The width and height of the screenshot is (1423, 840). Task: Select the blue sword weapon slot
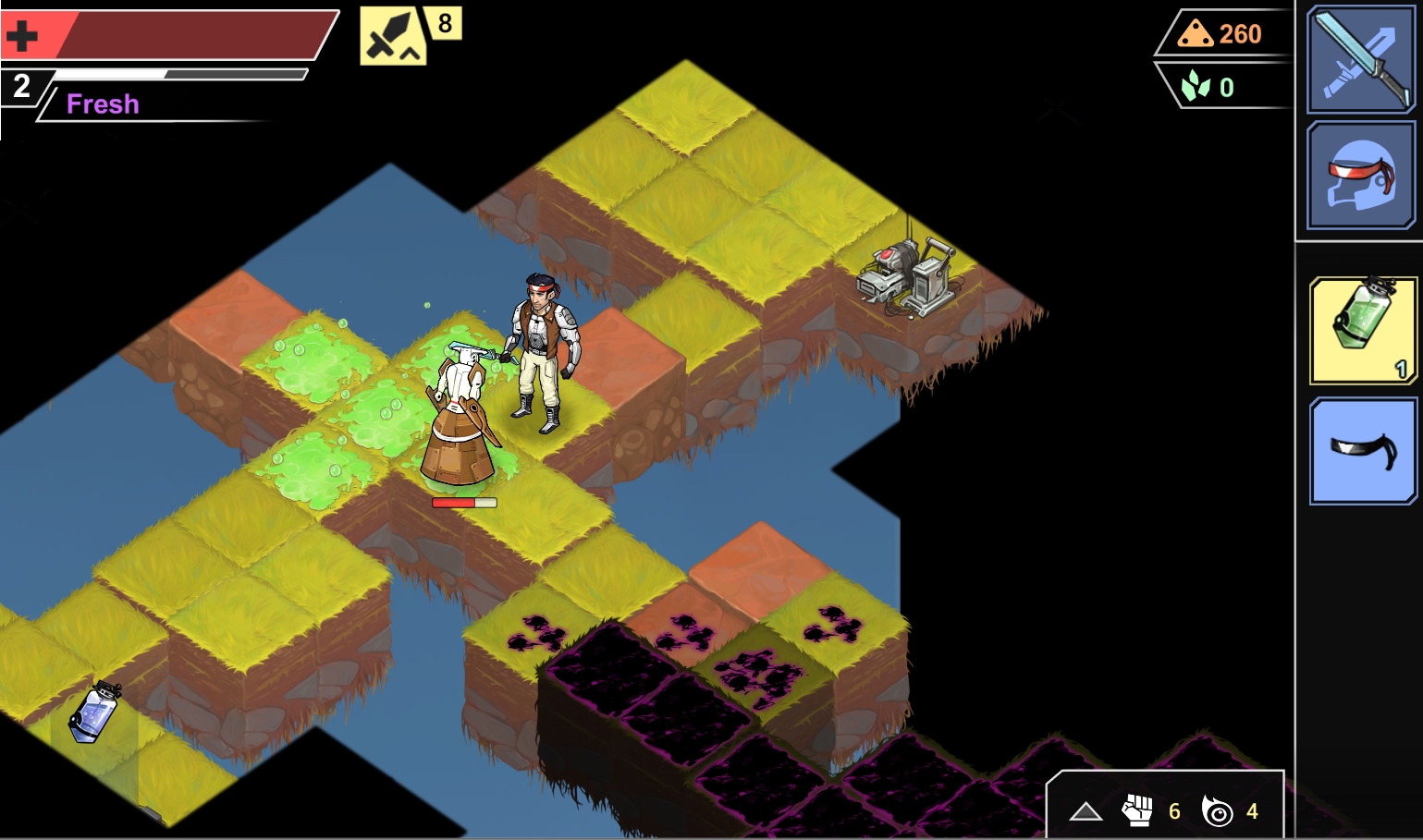[1361, 59]
